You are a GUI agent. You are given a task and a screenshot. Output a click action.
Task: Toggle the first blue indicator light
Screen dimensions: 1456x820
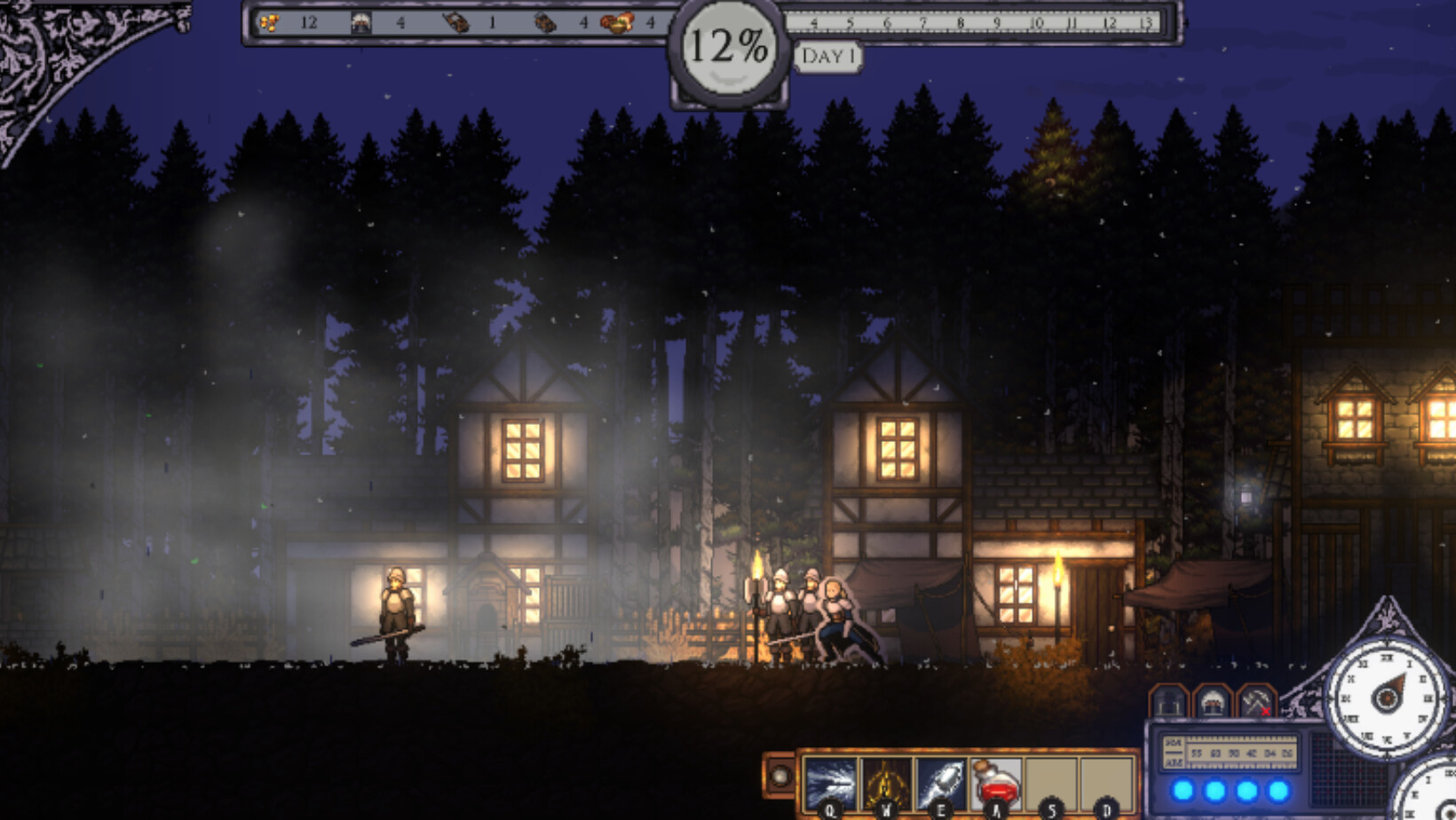tap(1182, 790)
